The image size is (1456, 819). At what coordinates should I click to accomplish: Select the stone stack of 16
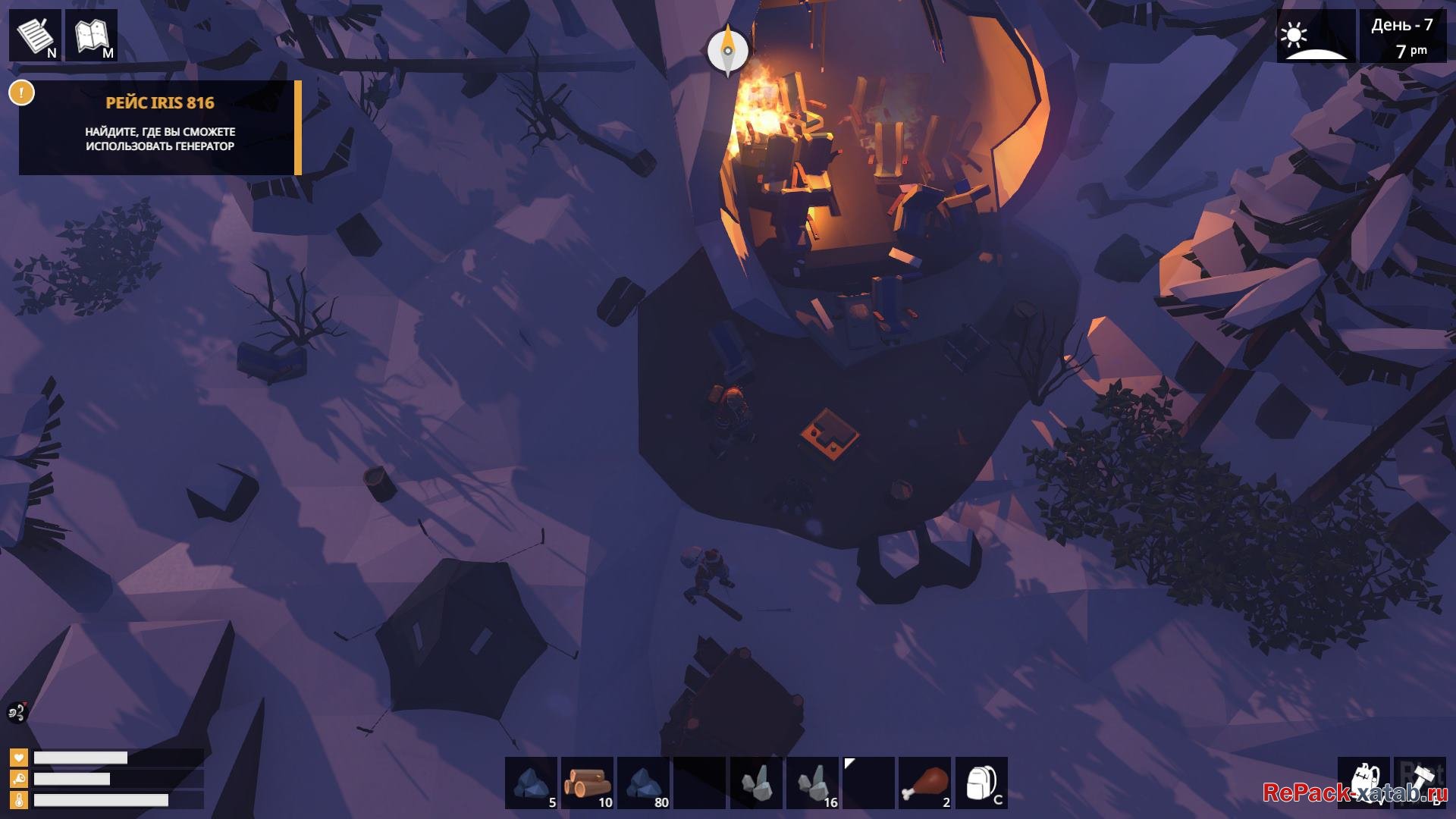[812, 783]
